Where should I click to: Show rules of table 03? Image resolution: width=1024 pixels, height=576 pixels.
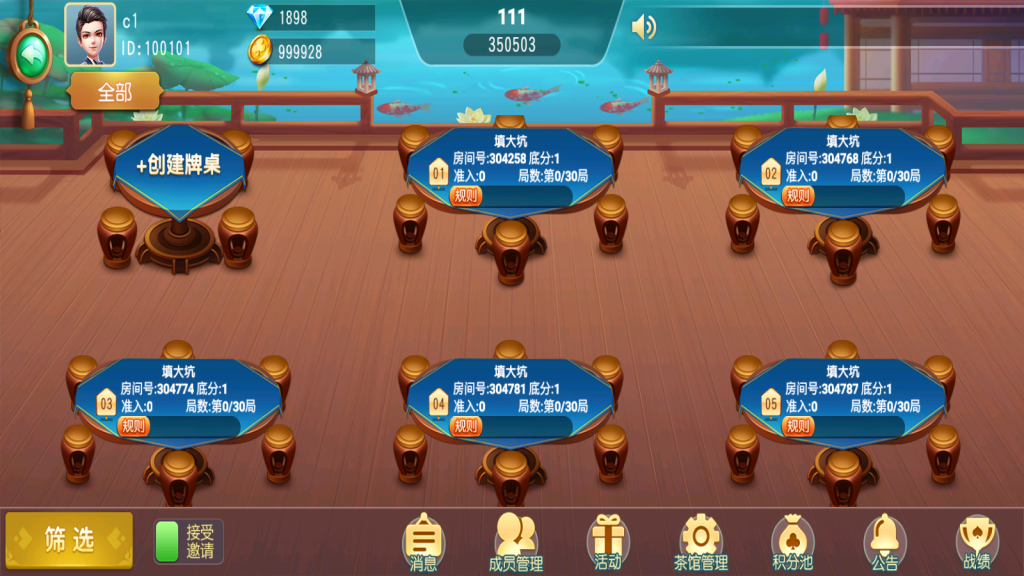(x=134, y=426)
